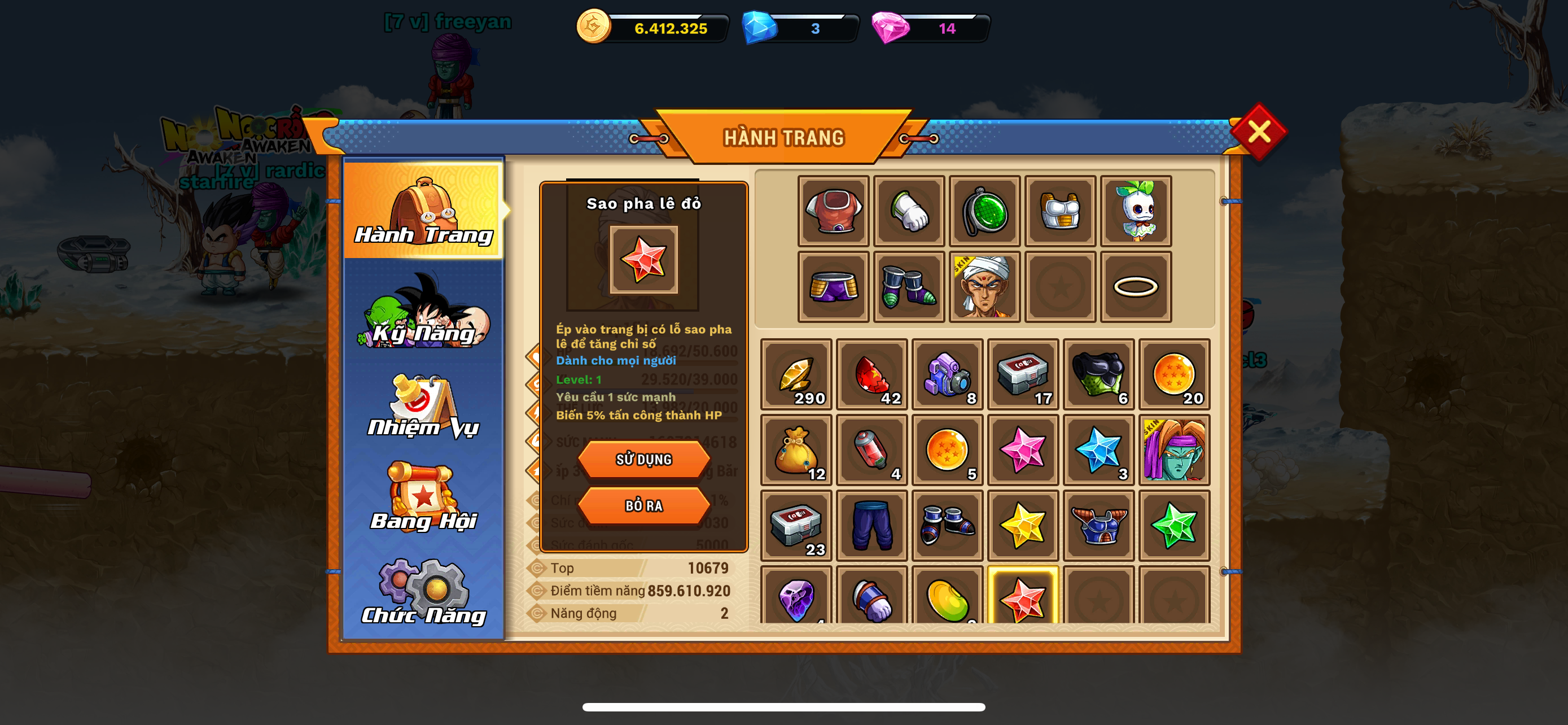This screenshot has height=725, width=1568.
Task: Pick the blue star crystal stack
Action: 1098,450
